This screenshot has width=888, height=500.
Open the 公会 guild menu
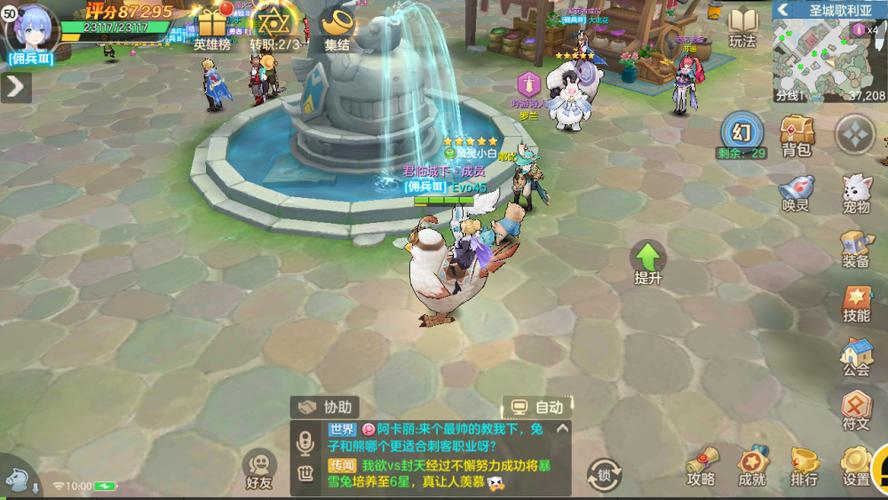click(x=856, y=357)
